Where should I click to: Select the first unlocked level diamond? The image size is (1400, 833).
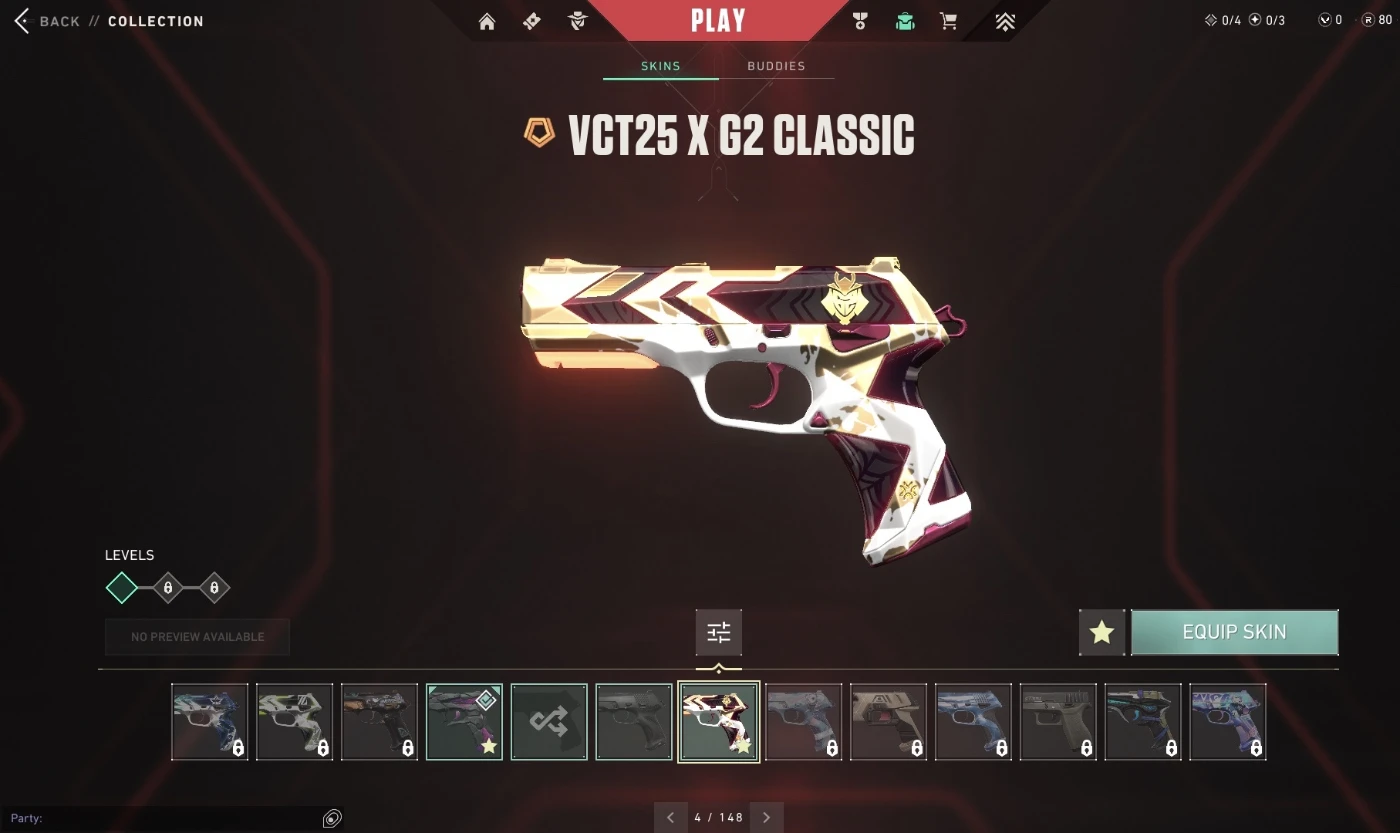coord(122,588)
